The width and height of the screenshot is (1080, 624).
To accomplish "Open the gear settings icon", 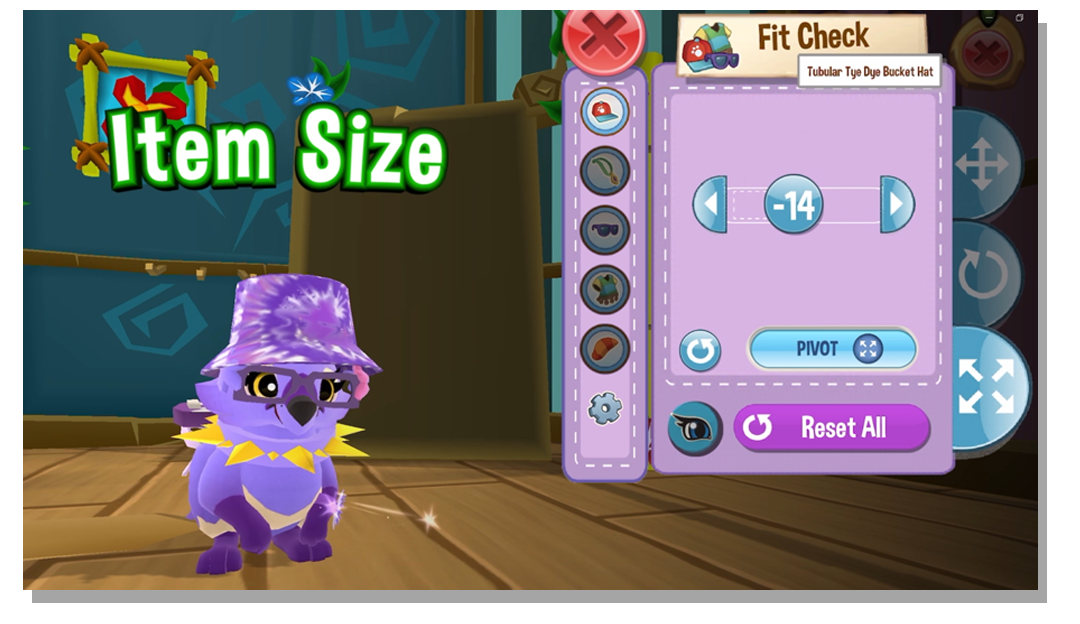I will point(605,407).
